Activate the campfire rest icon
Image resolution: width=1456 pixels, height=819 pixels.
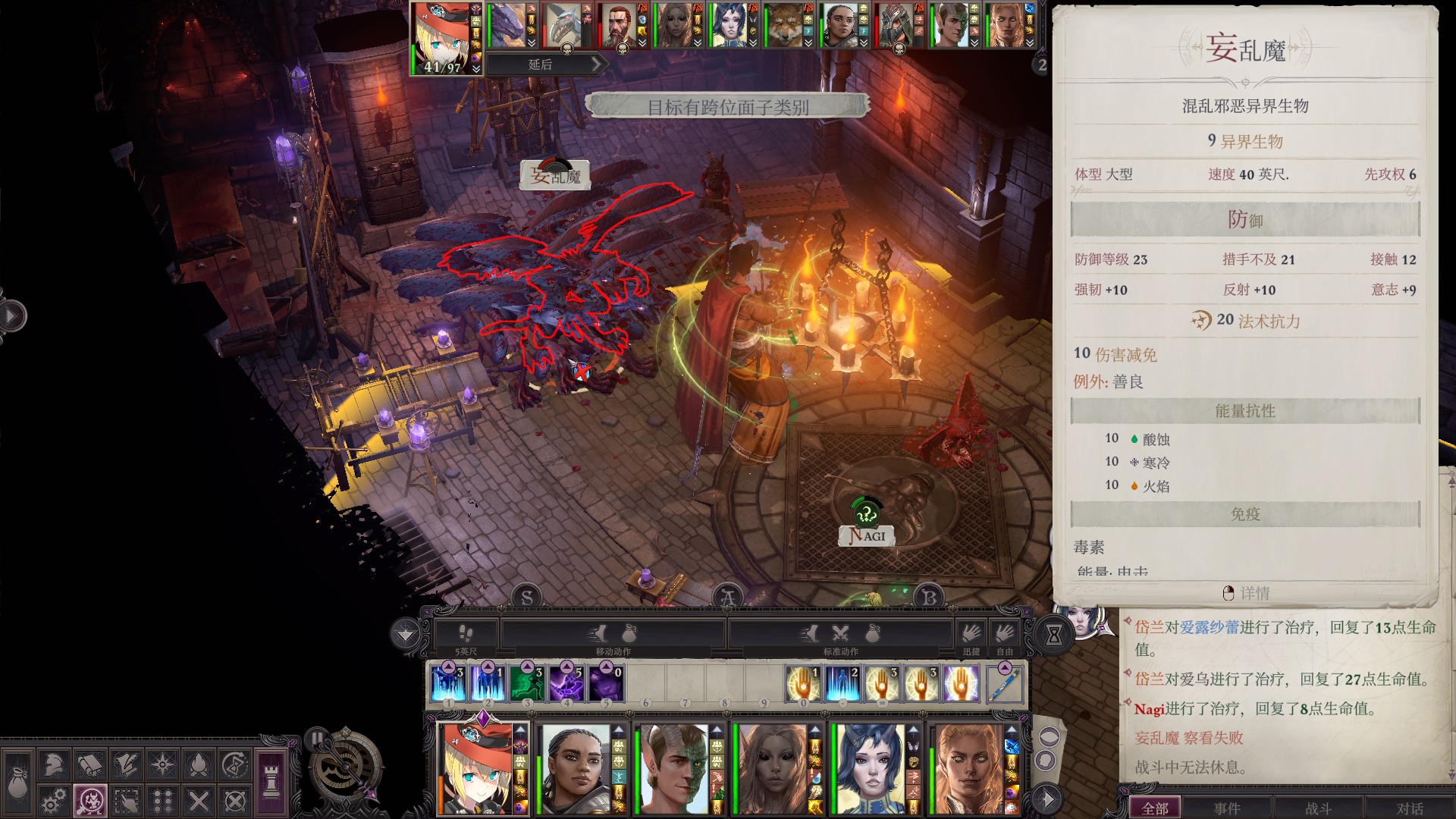pyautogui.click(x=199, y=764)
